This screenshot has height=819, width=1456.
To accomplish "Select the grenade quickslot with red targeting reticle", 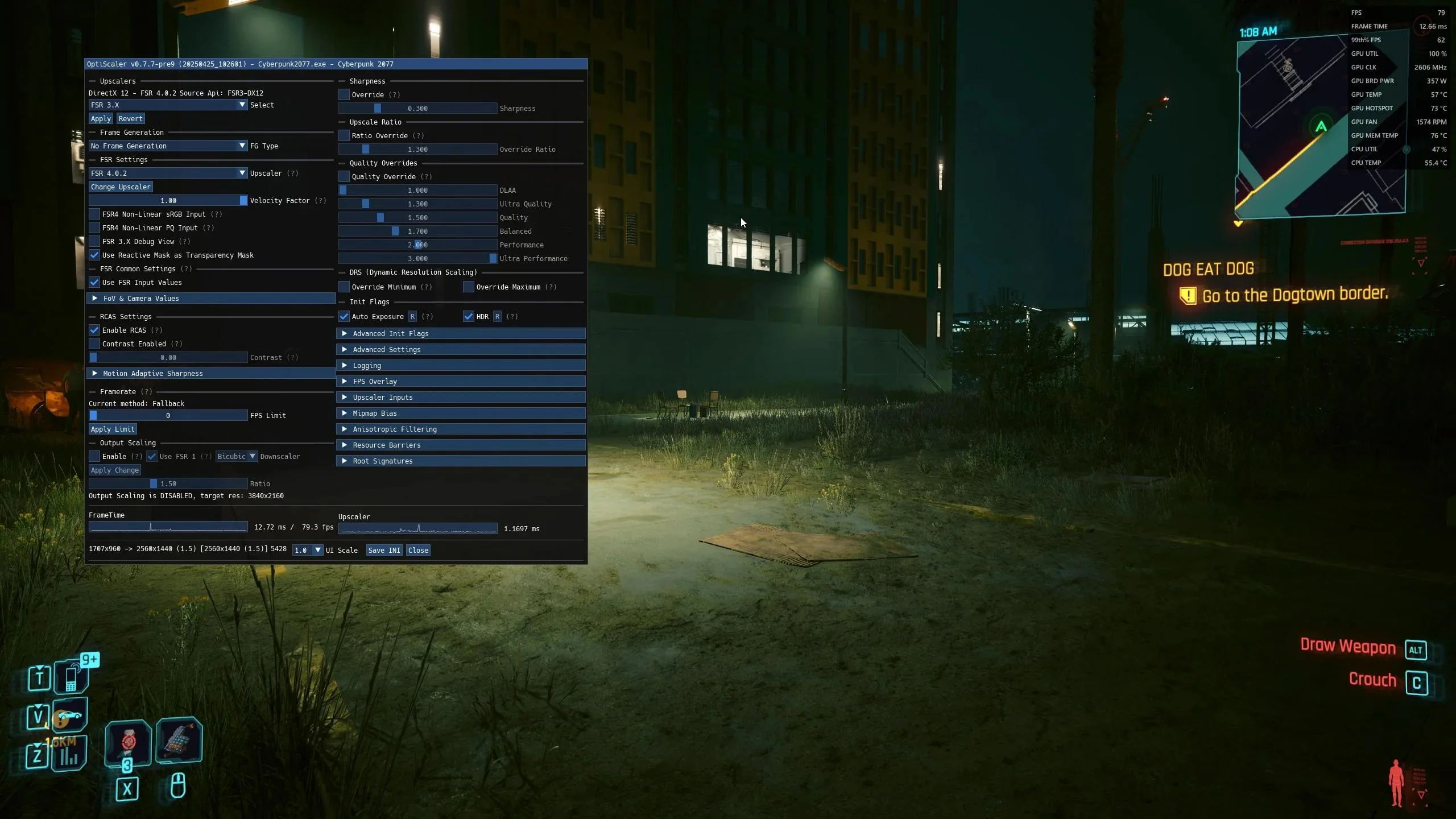I will 127,742.
